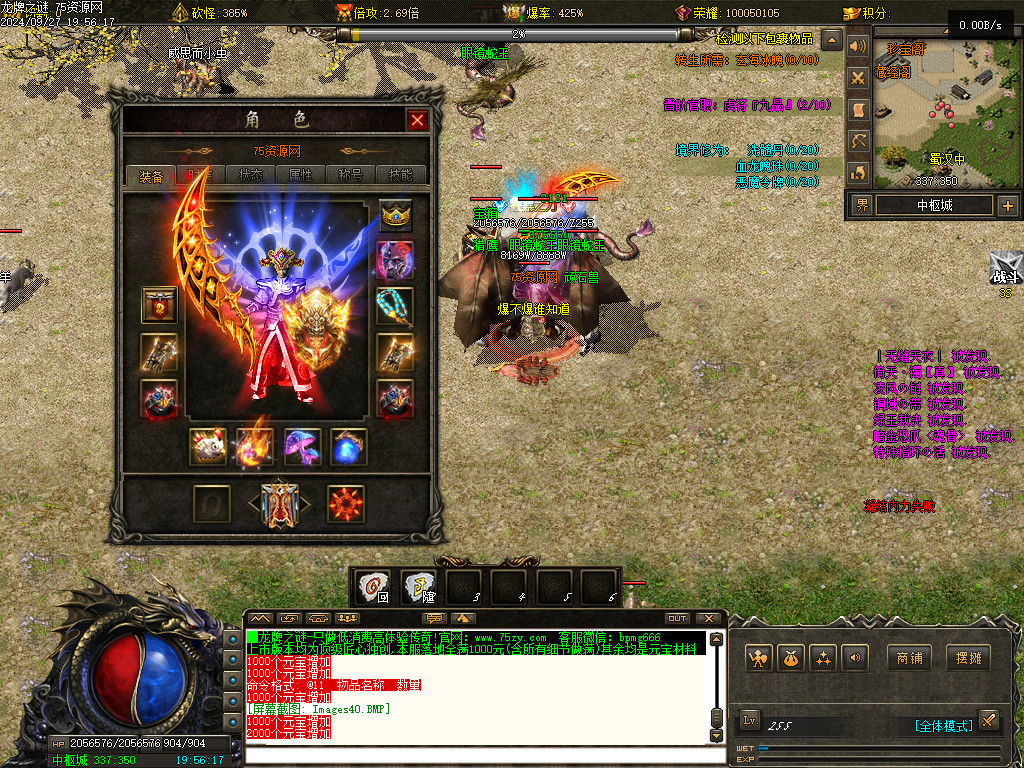Click the plus button beside 中枢城
Screen dimensions: 1024x768
[x=1007, y=206]
